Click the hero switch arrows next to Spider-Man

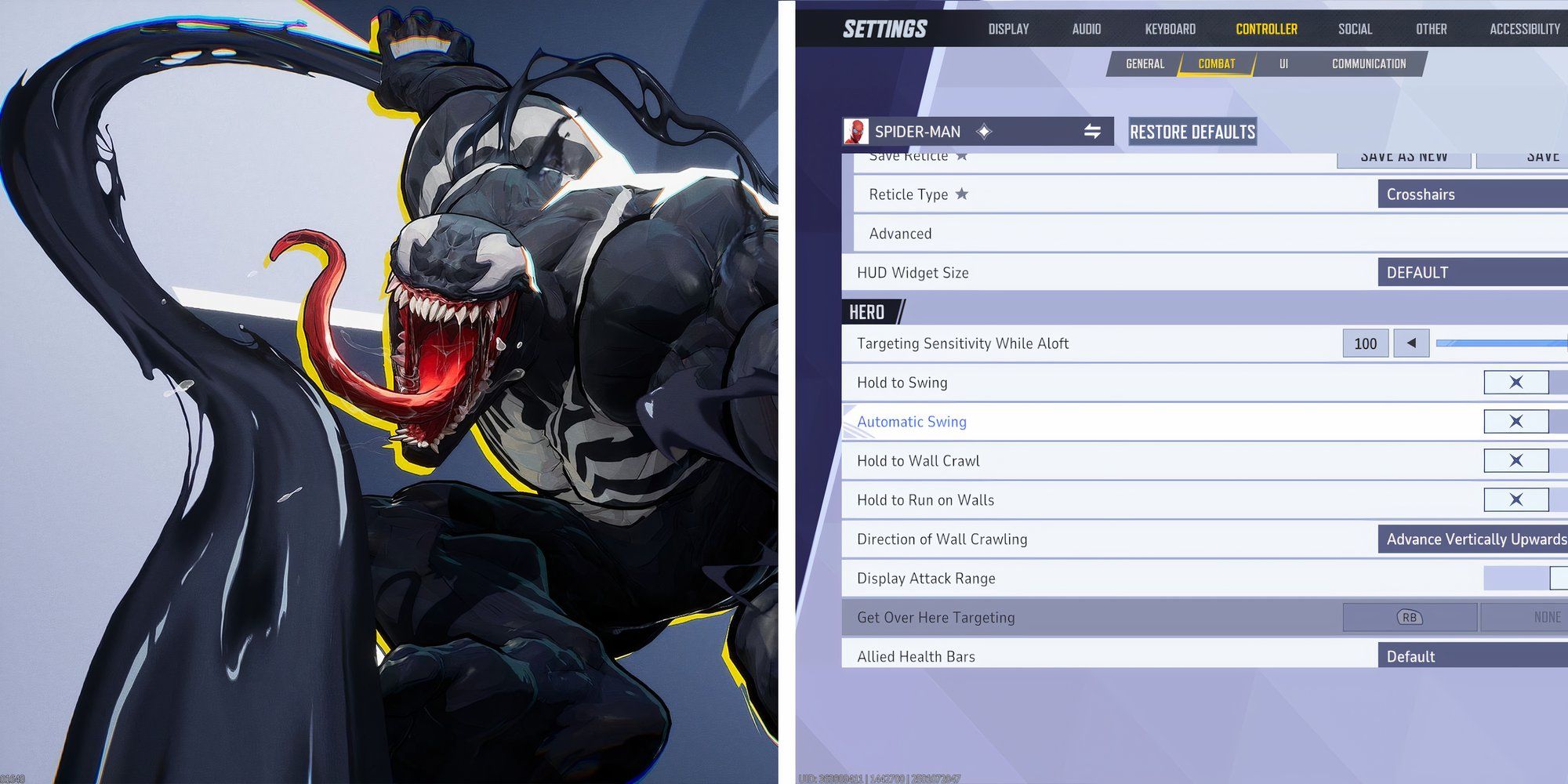(1091, 131)
